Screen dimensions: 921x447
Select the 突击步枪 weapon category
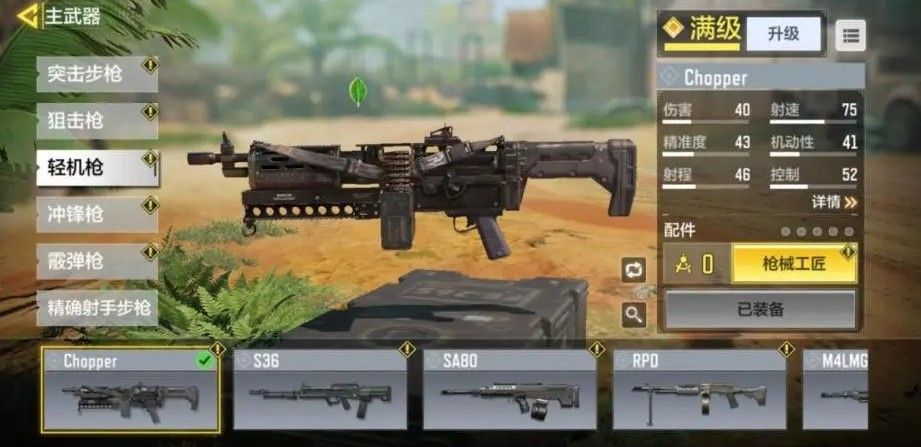click(96, 74)
